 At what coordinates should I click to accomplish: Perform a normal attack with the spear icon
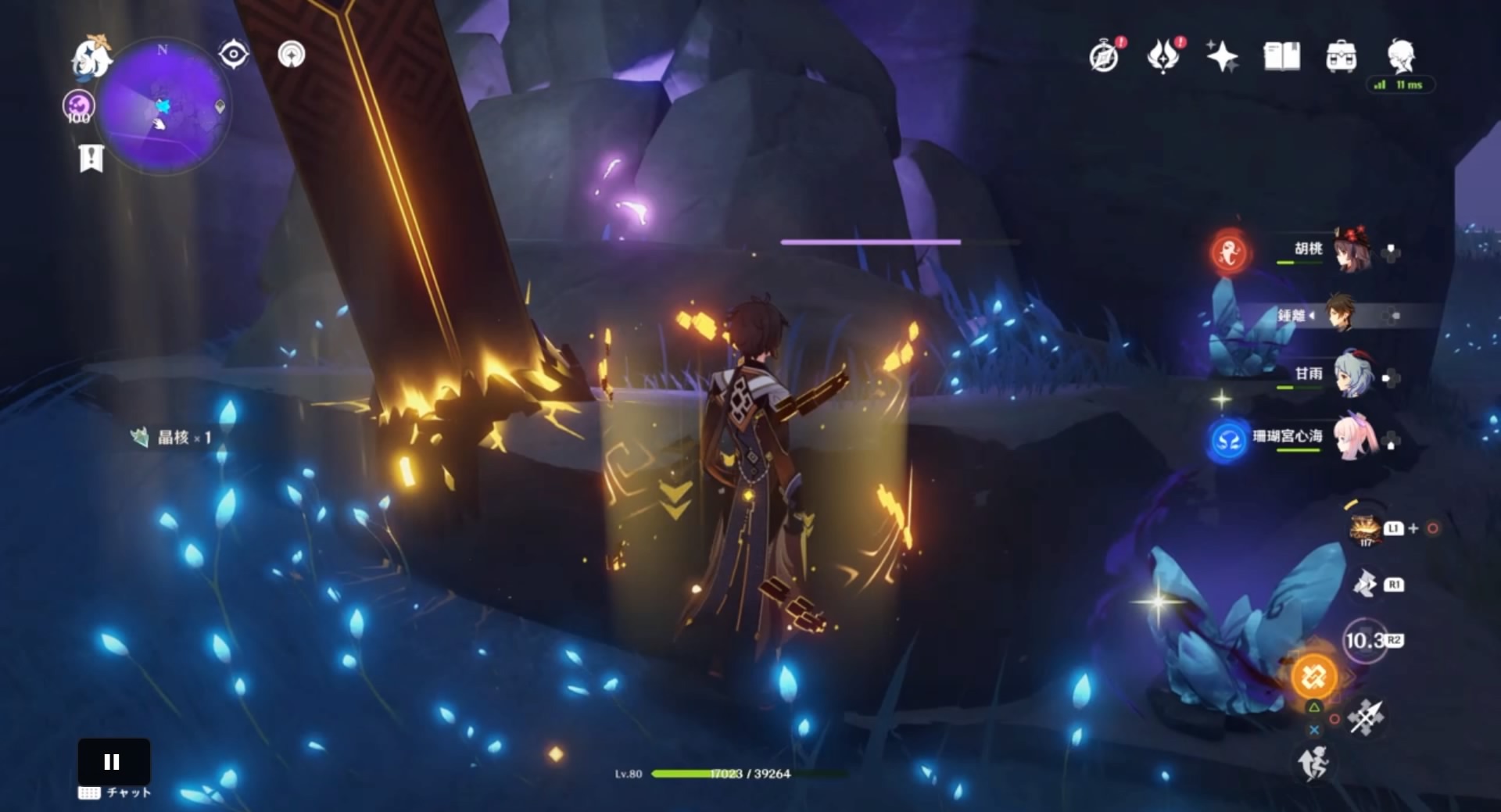point(1366,717)
